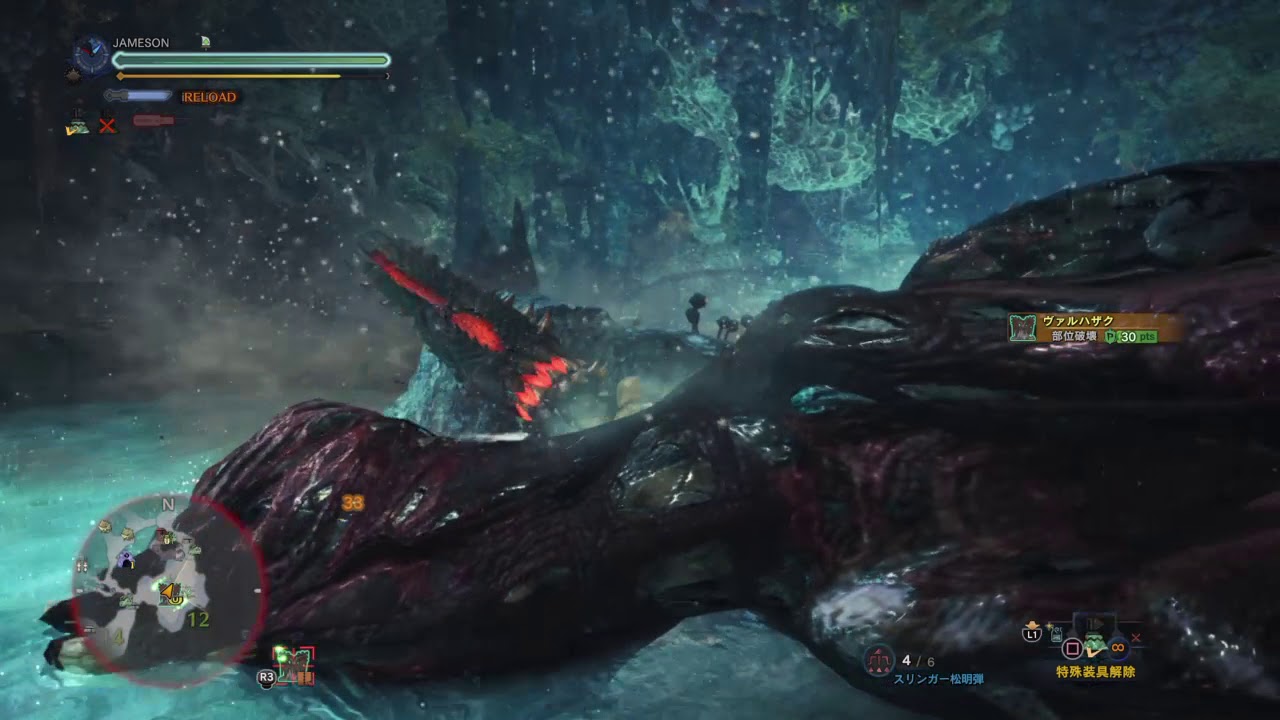The width and height of the screenshot is (1280, 720).
Task: Click the mantle gear icon above L1 prompt
Action: 1032,625
